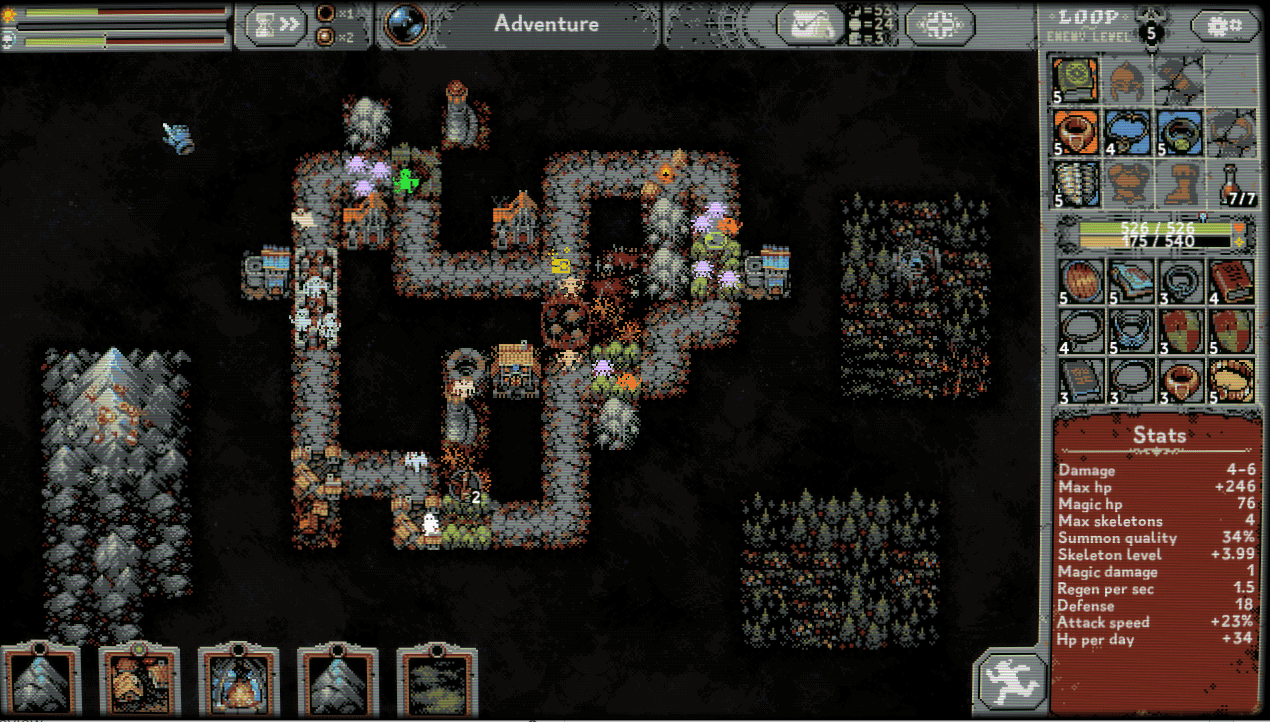Image resolution: width=1270 pixels, height=722 pixels.
Task: Select the red book in inventory
Action: 1233,280
